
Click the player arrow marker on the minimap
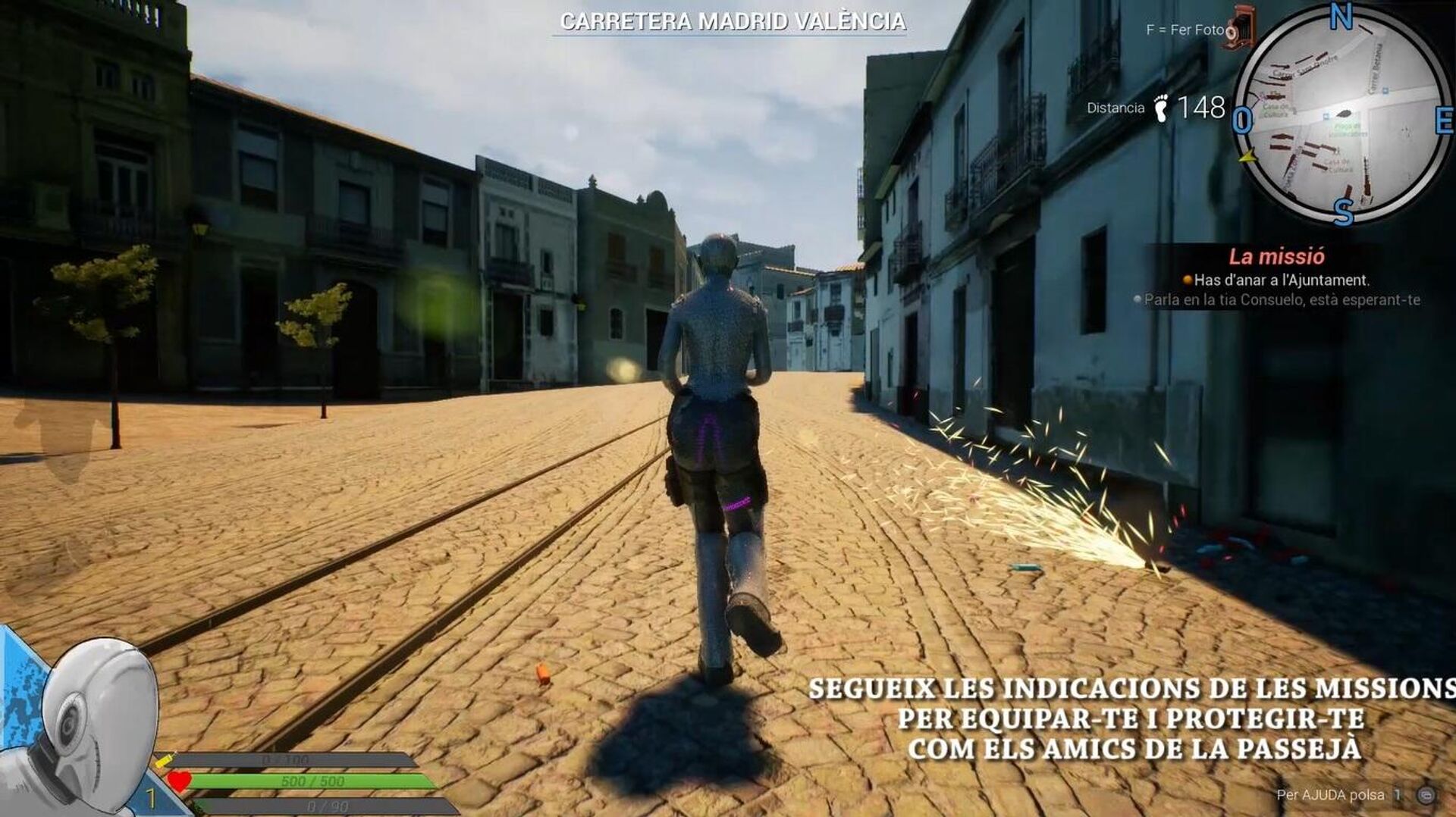(1247, 158)
